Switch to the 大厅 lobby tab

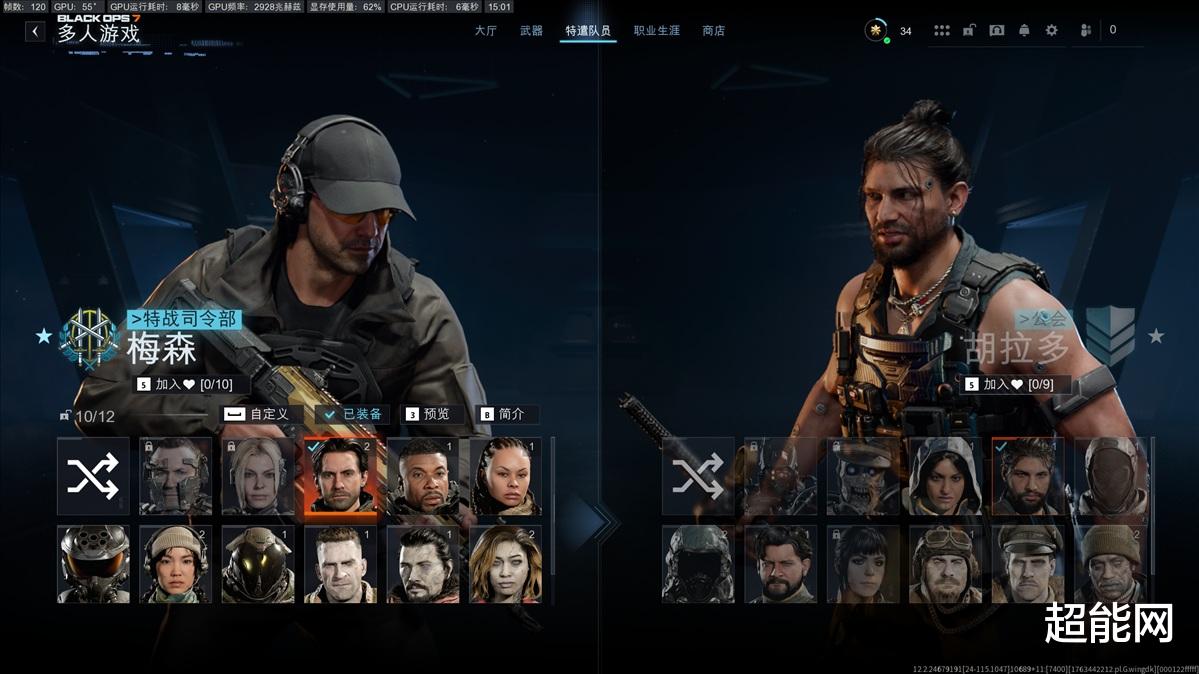click(485, 31)
